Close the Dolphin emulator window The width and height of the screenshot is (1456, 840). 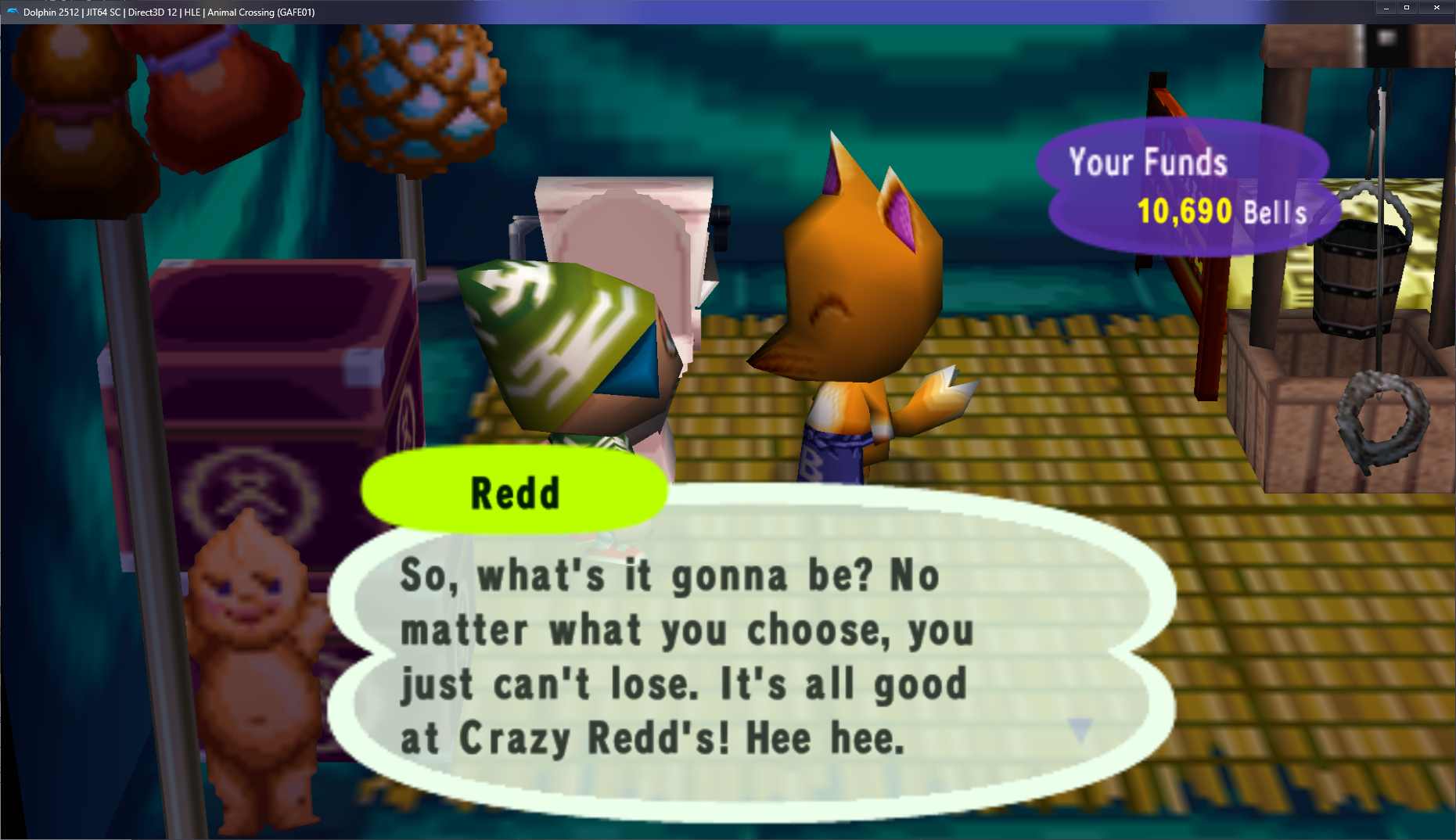pos(1436,8)
